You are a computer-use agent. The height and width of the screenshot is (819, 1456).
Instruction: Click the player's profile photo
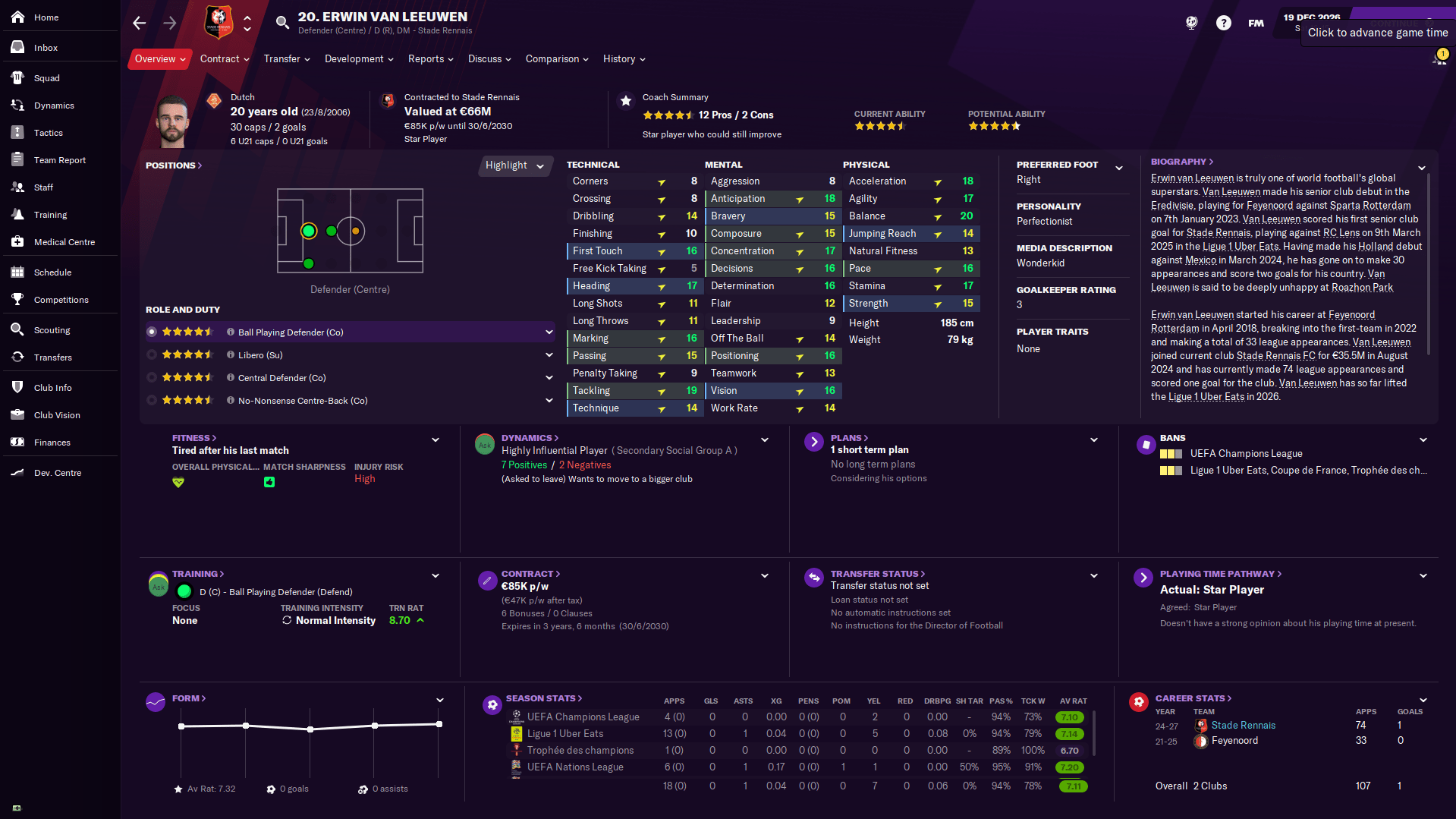pos(172,118)
